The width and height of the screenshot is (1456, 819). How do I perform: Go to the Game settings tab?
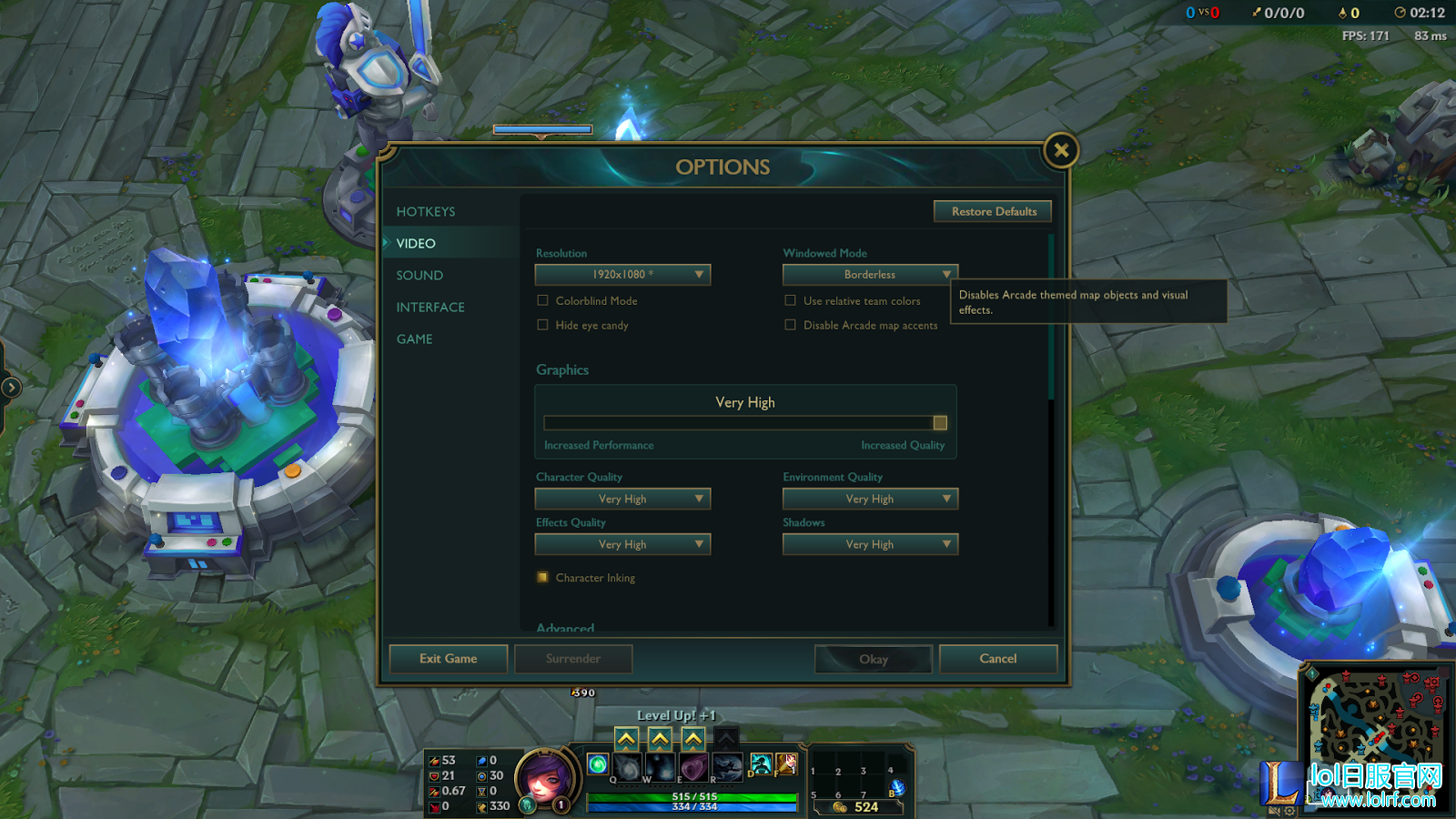[415, 339]
